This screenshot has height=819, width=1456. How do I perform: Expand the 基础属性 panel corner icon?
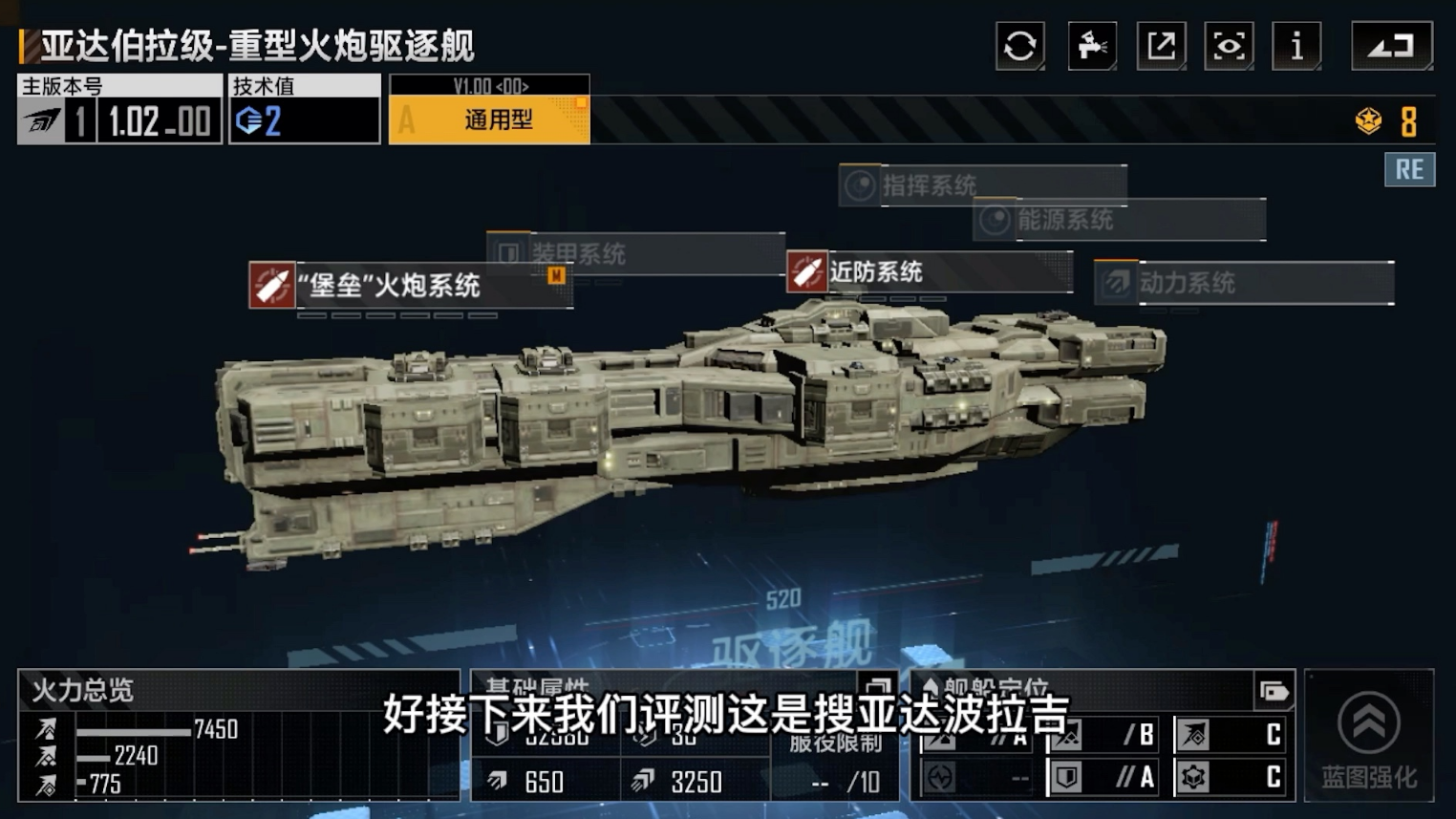point(877,686)
